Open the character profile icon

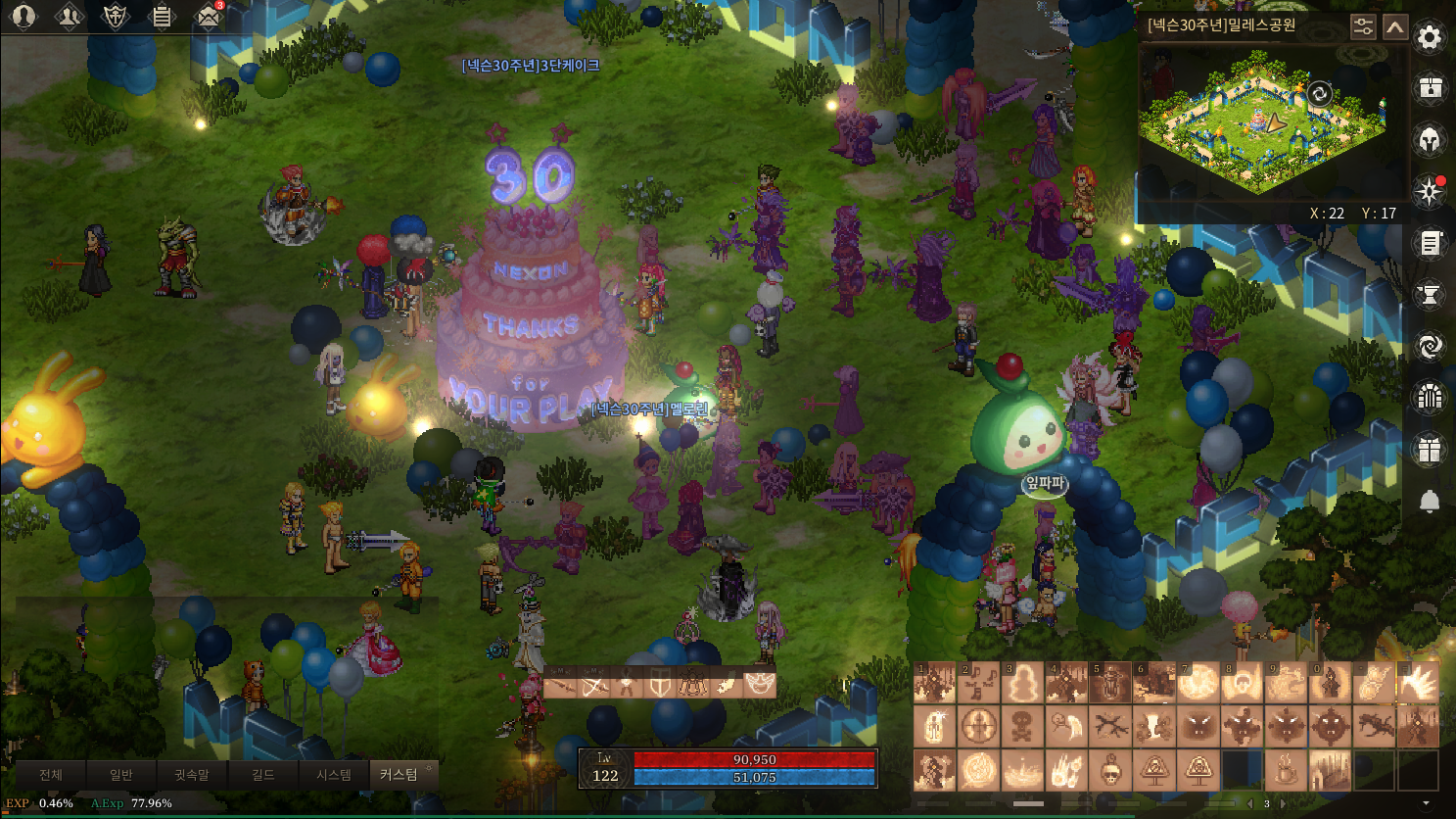(23, 17)
